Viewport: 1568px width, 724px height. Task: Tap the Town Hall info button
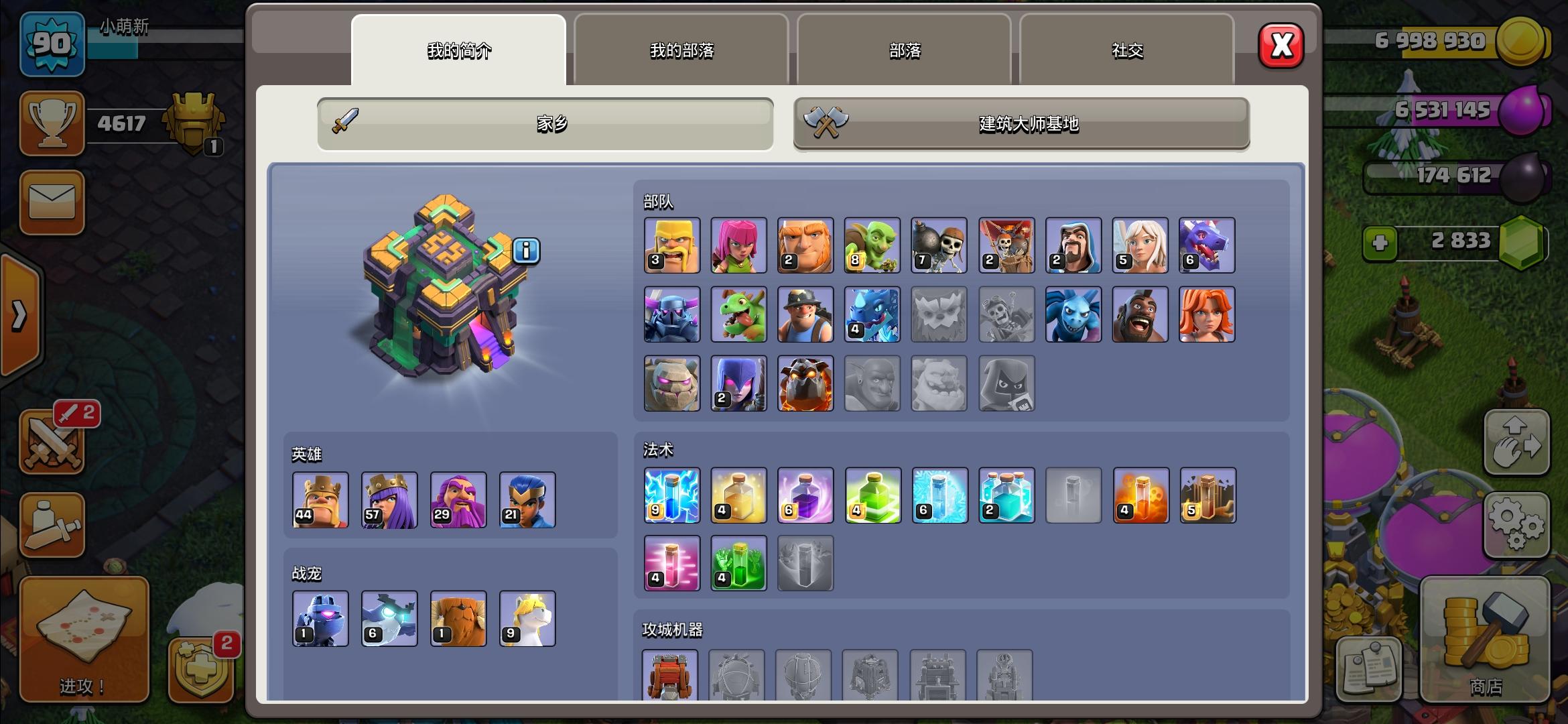[x=525, y=251]
